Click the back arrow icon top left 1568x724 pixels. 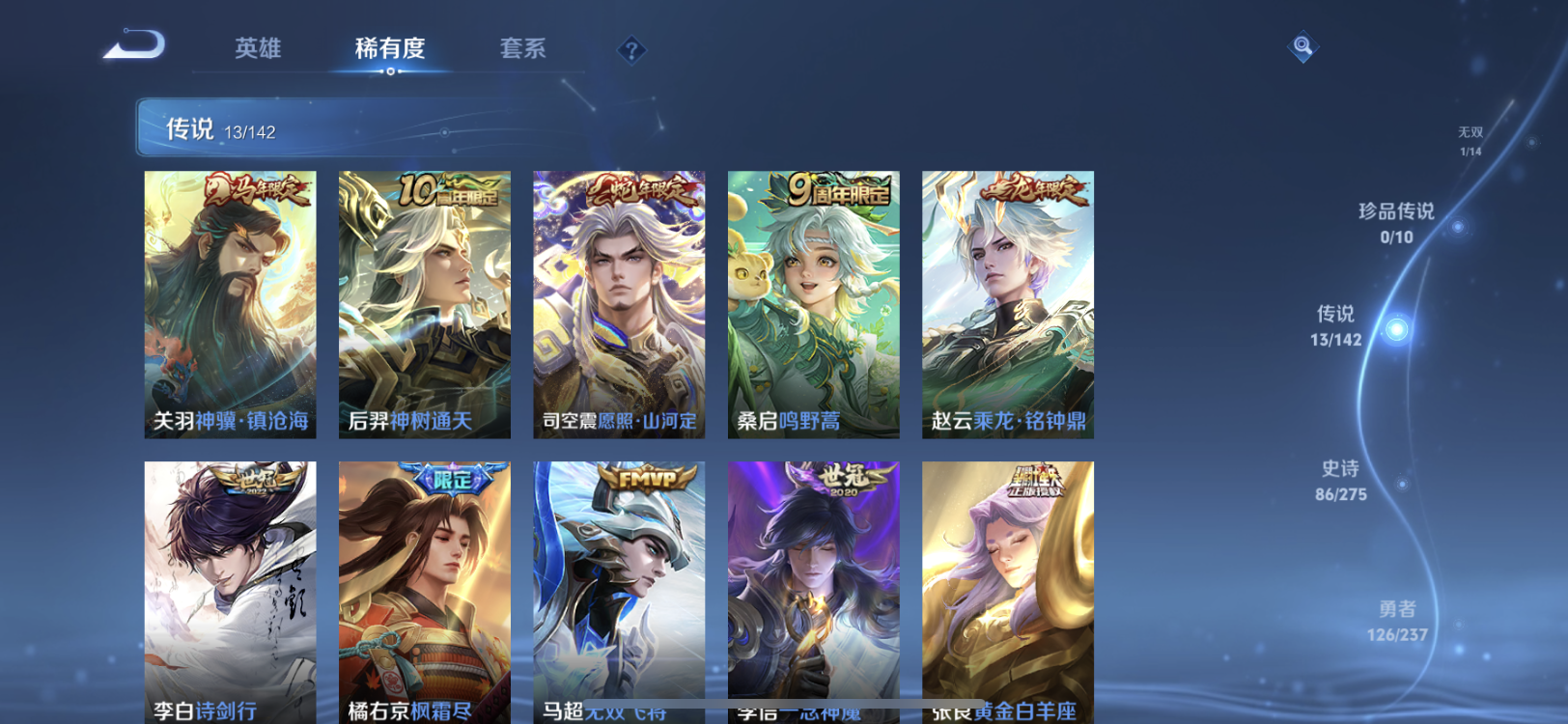tap(135, 44)
